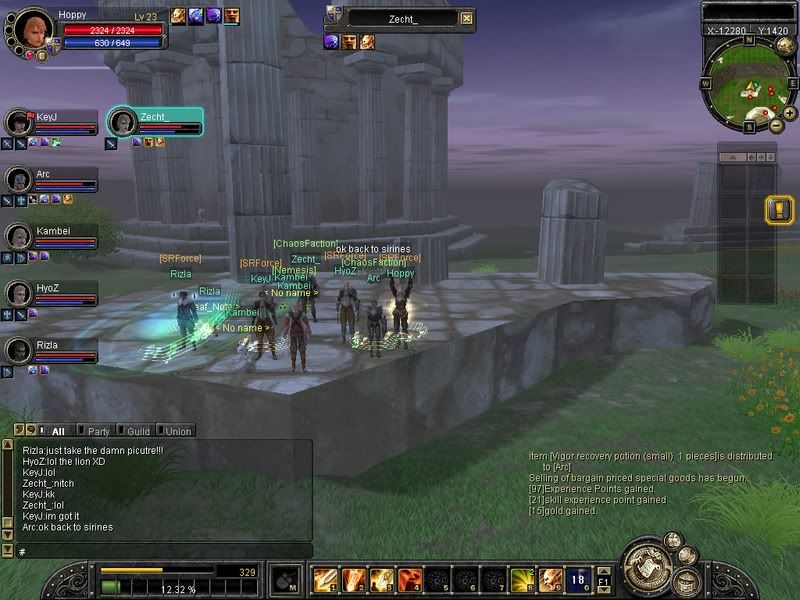The height and width of the screenshot is (600, 800).
Task: Select party member Rizla's frame
Action: [x=52, y=350]
